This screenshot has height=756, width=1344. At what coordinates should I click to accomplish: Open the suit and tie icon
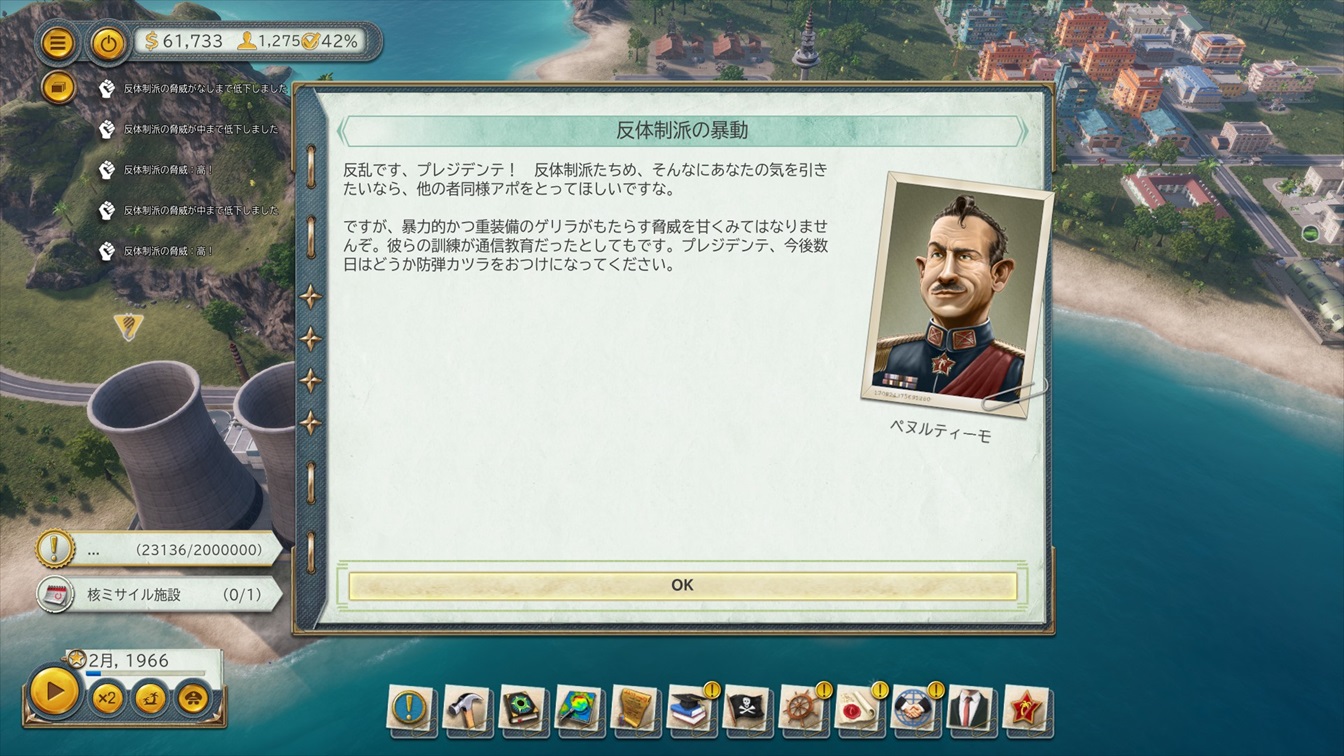coord(969,708)
